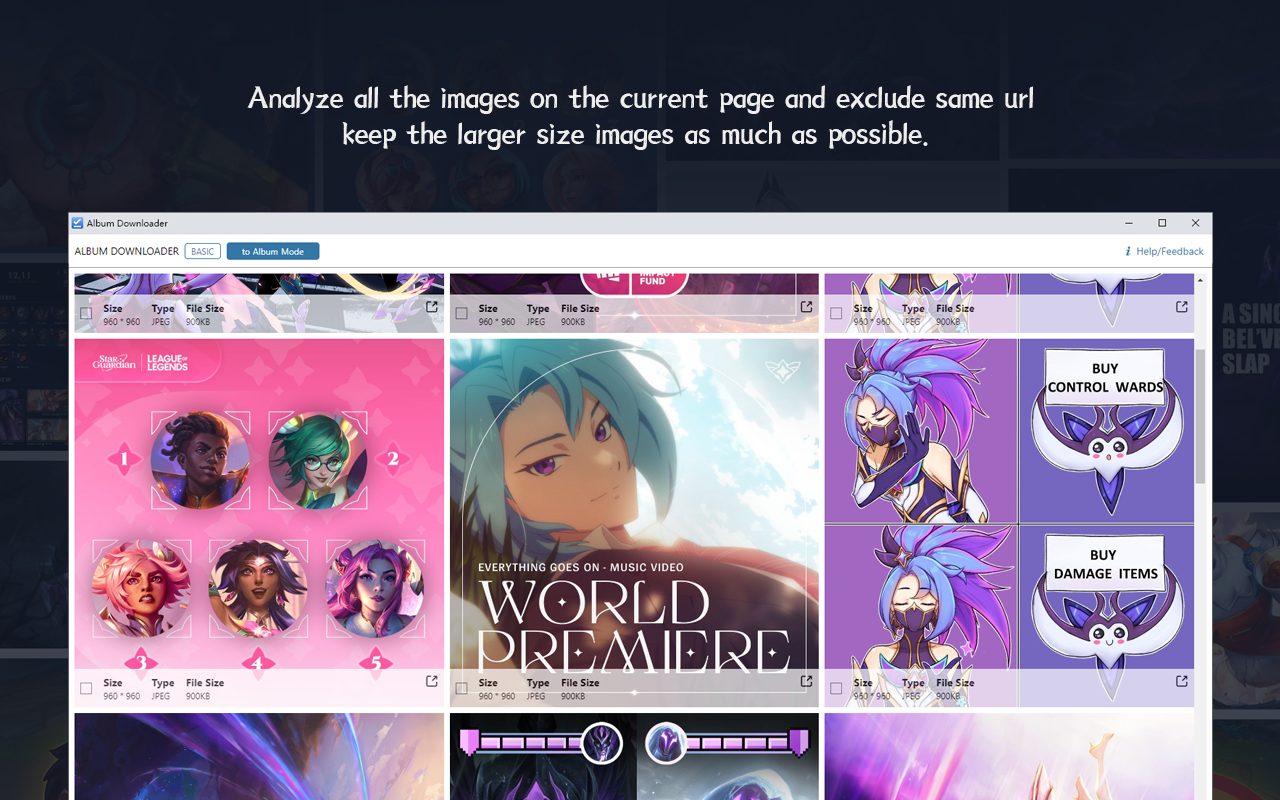Open the BUY CONTROL WARDS comic in new tab

[1181, 681]
